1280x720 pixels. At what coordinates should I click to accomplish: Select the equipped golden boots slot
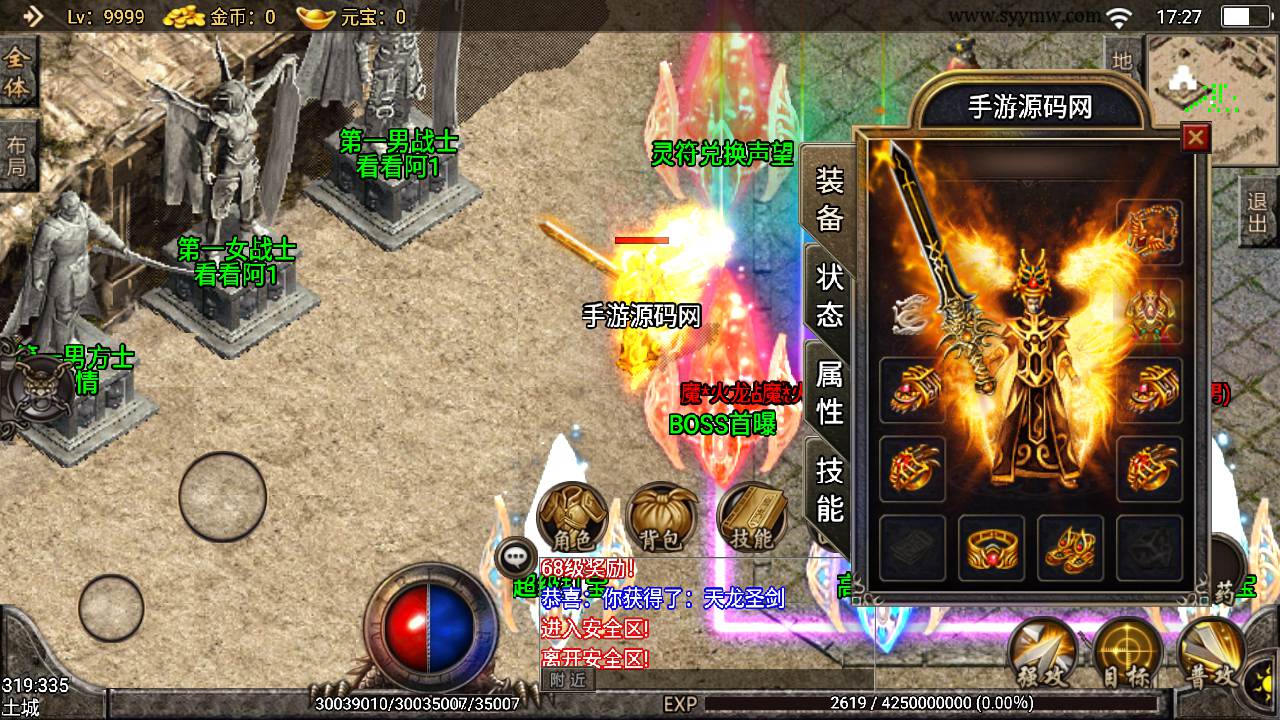point(1070,547)
